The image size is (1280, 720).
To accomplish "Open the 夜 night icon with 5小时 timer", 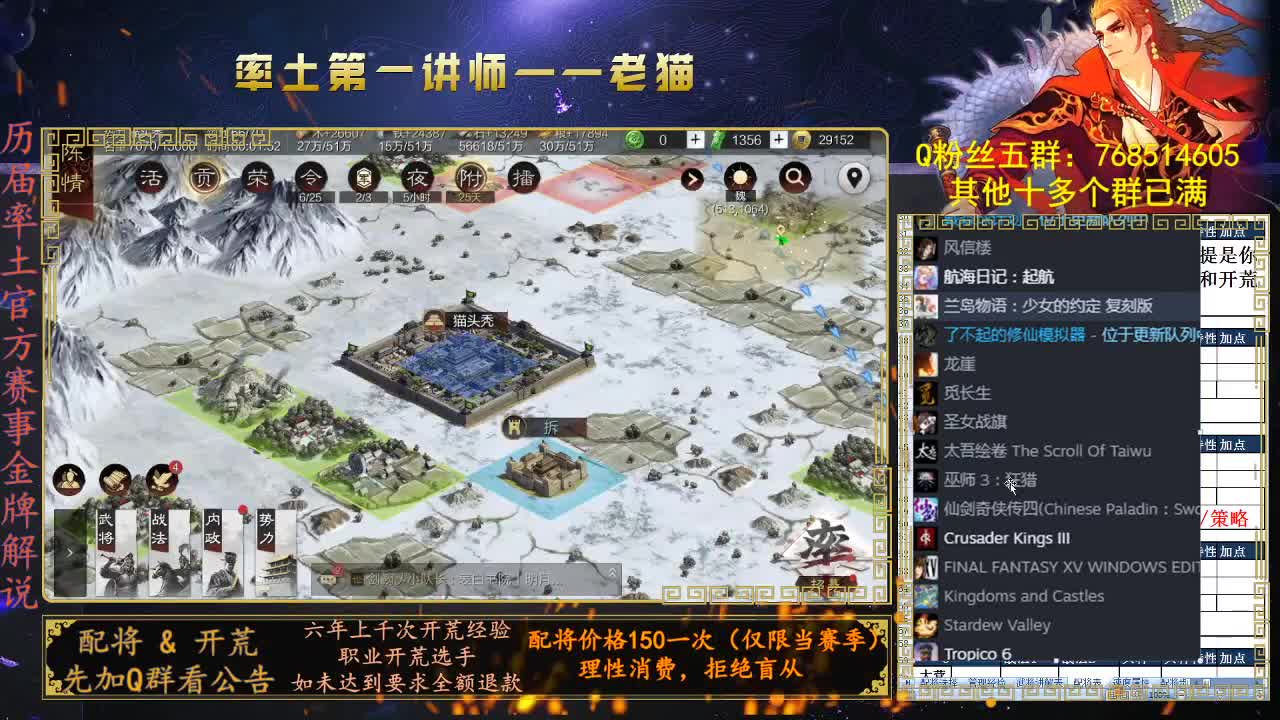I will coord(416,178).
